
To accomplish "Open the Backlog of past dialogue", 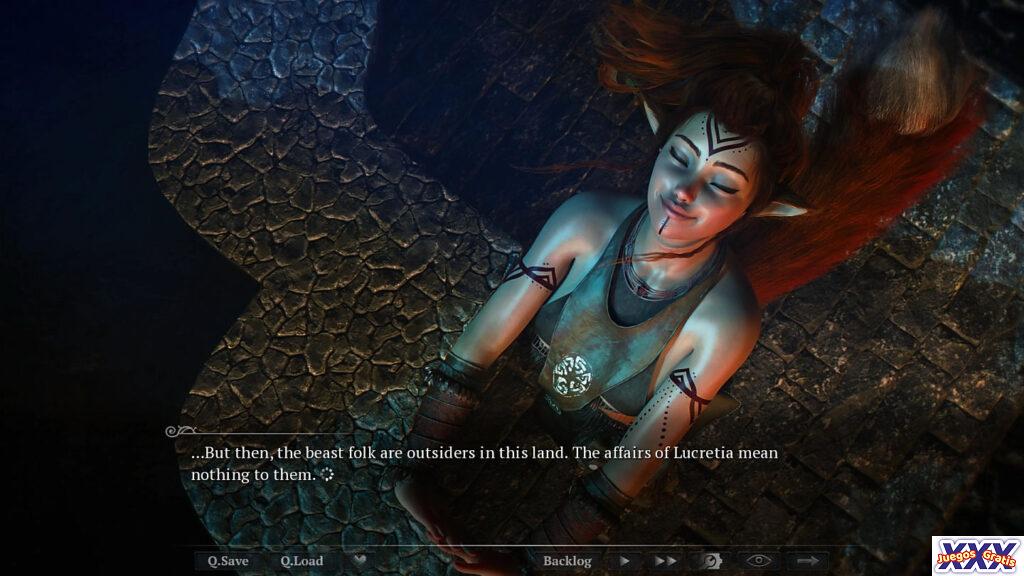I will tap(567, 561).
